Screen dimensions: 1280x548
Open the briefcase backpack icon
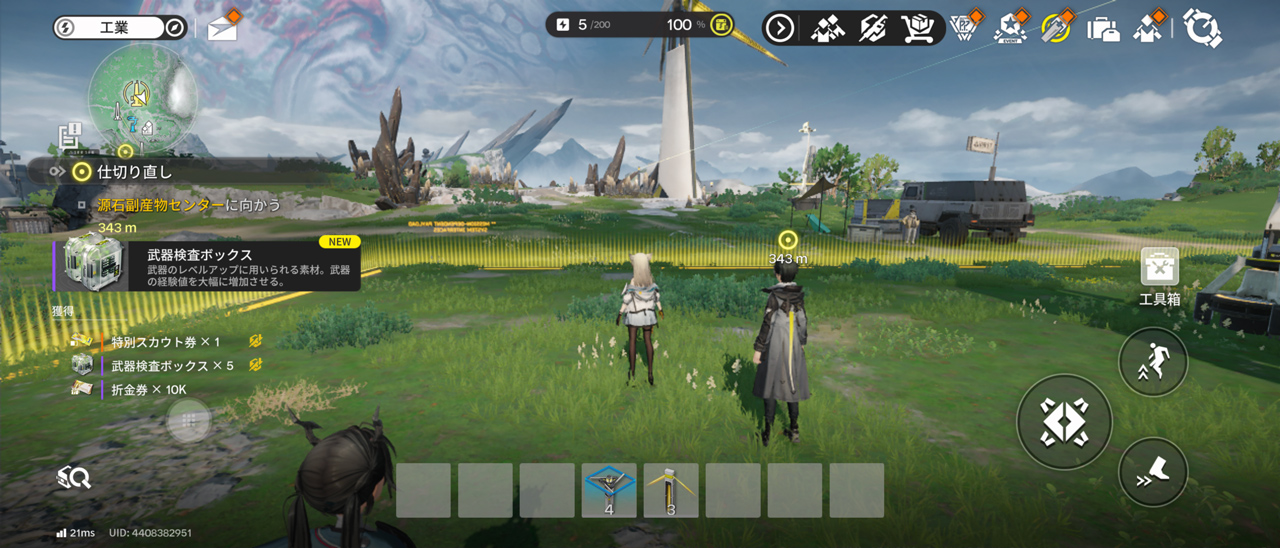pyautogui.click(x=1103, y=28)
